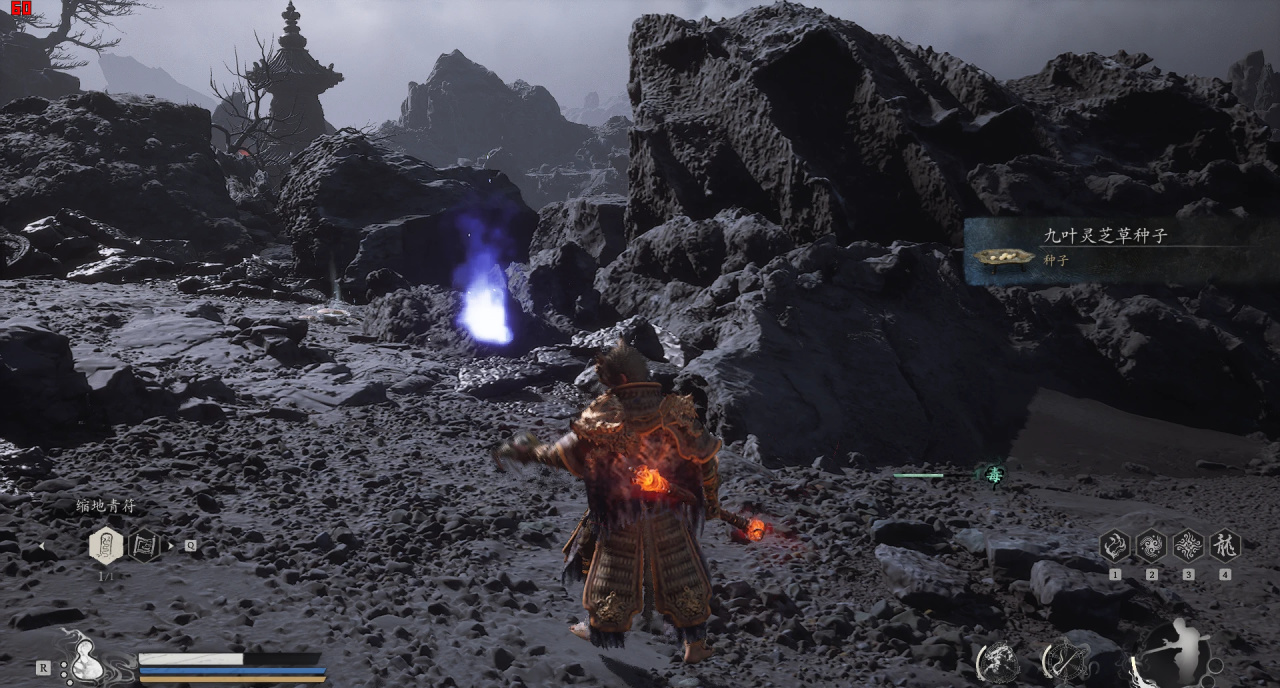Cycle quick items with the right arrow
Viewport: 1280px width, 688px height.
click(170, 546)
